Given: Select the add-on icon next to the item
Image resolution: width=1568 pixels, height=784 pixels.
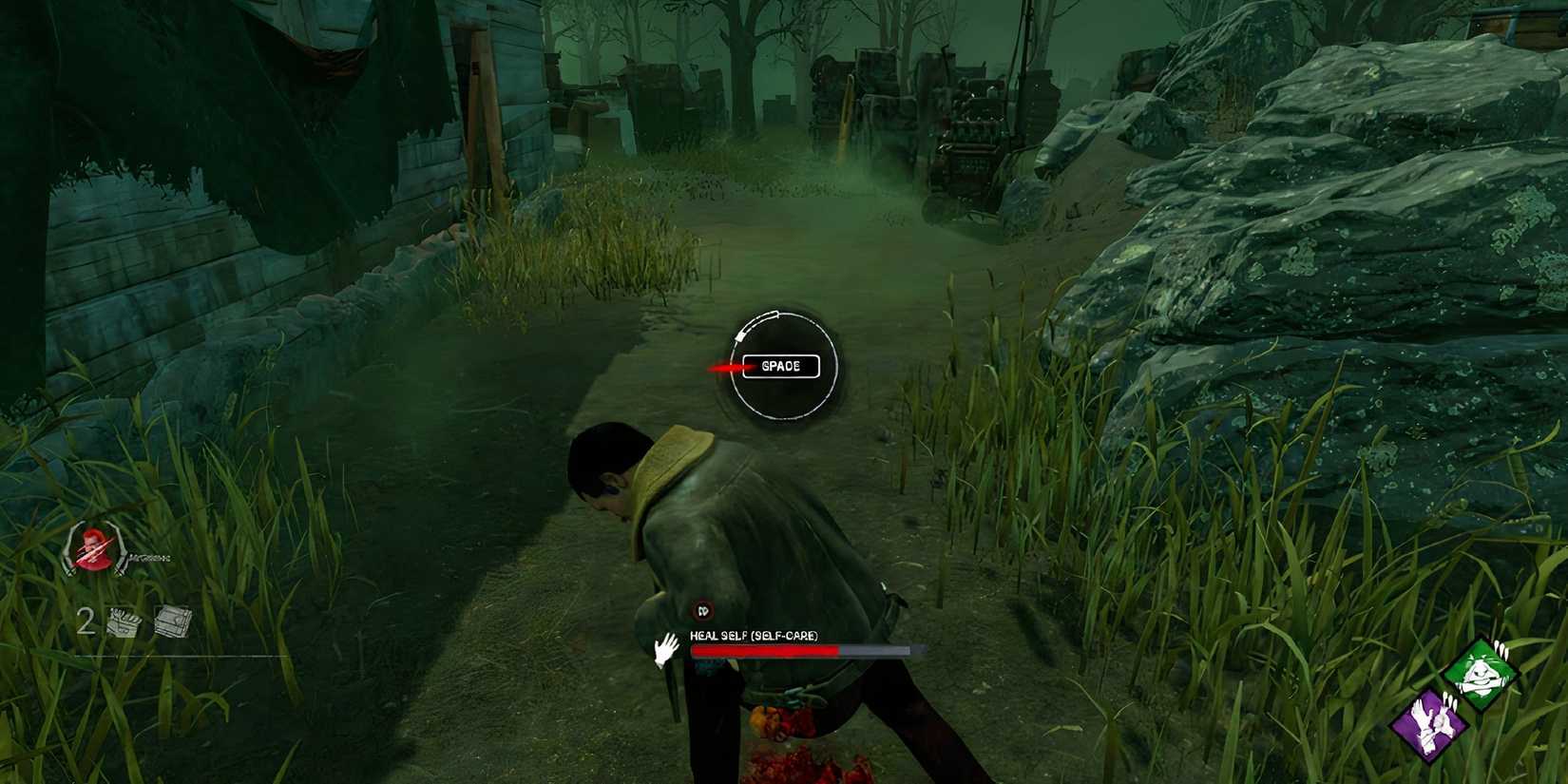Looking at the screenshot, I should [171, 621].
